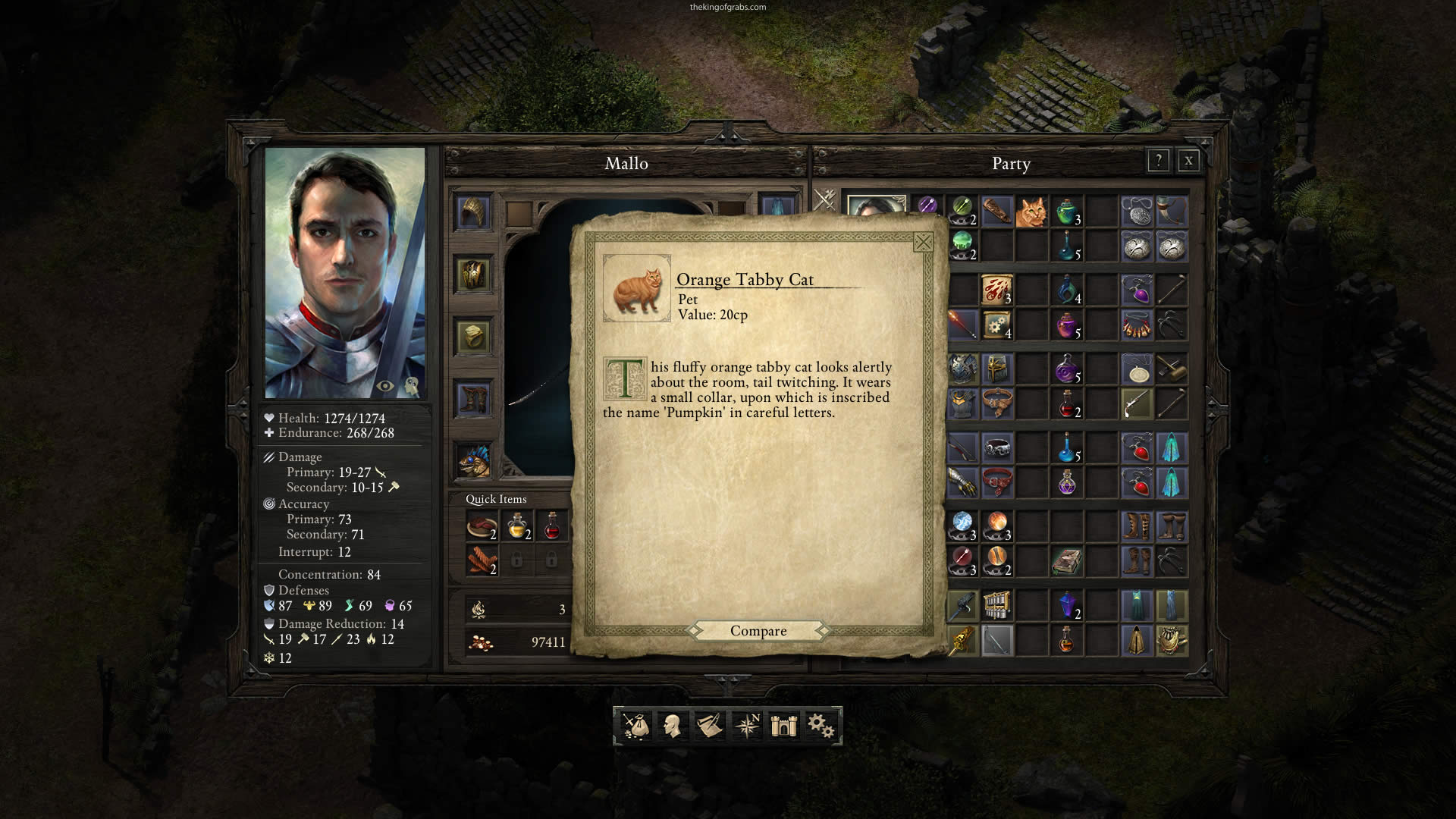Open the journal scroll and quill icon
This screenshot has height=819, width=1456.
709,726
